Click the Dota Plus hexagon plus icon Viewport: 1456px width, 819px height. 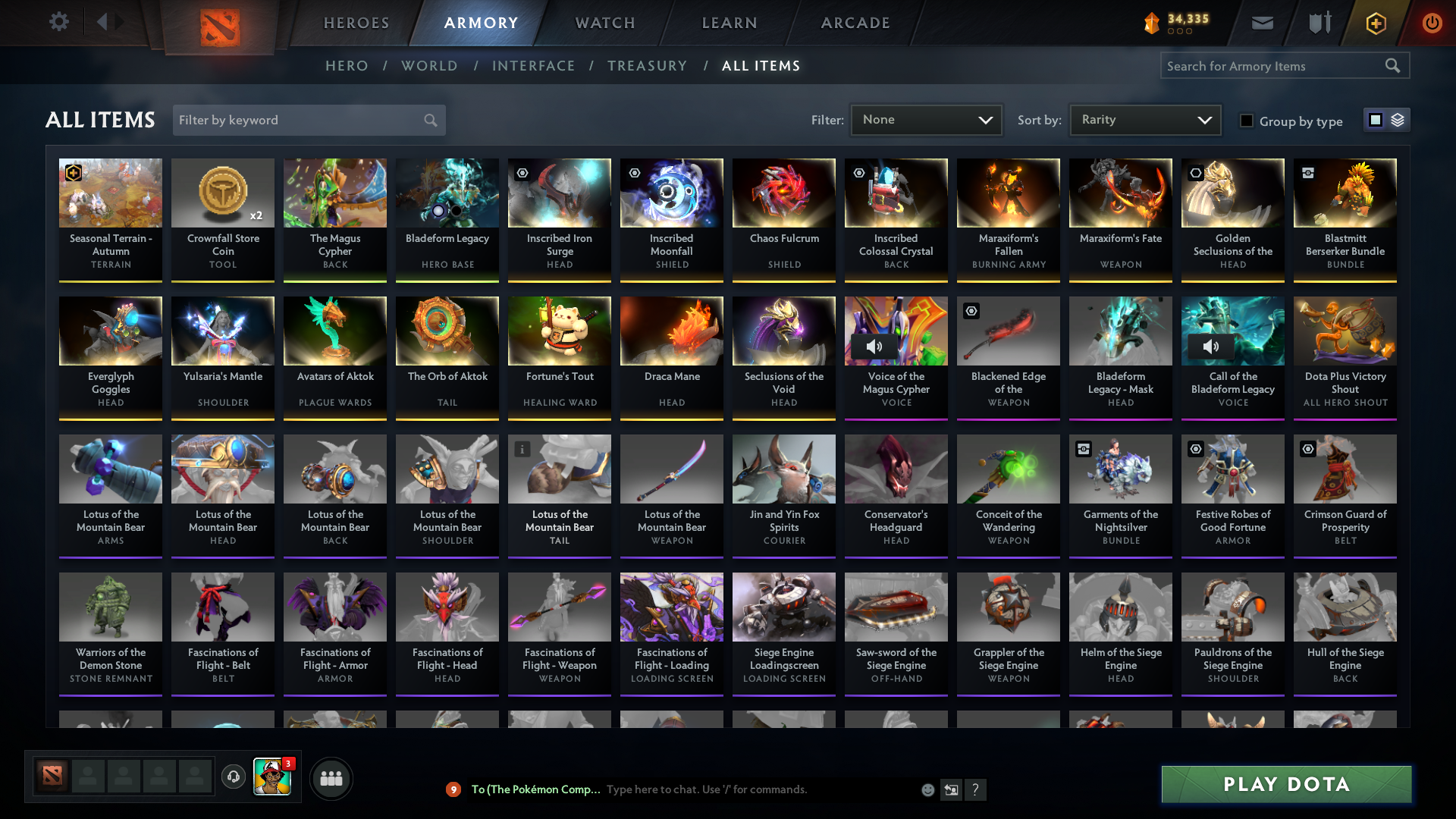(1375, 23)
